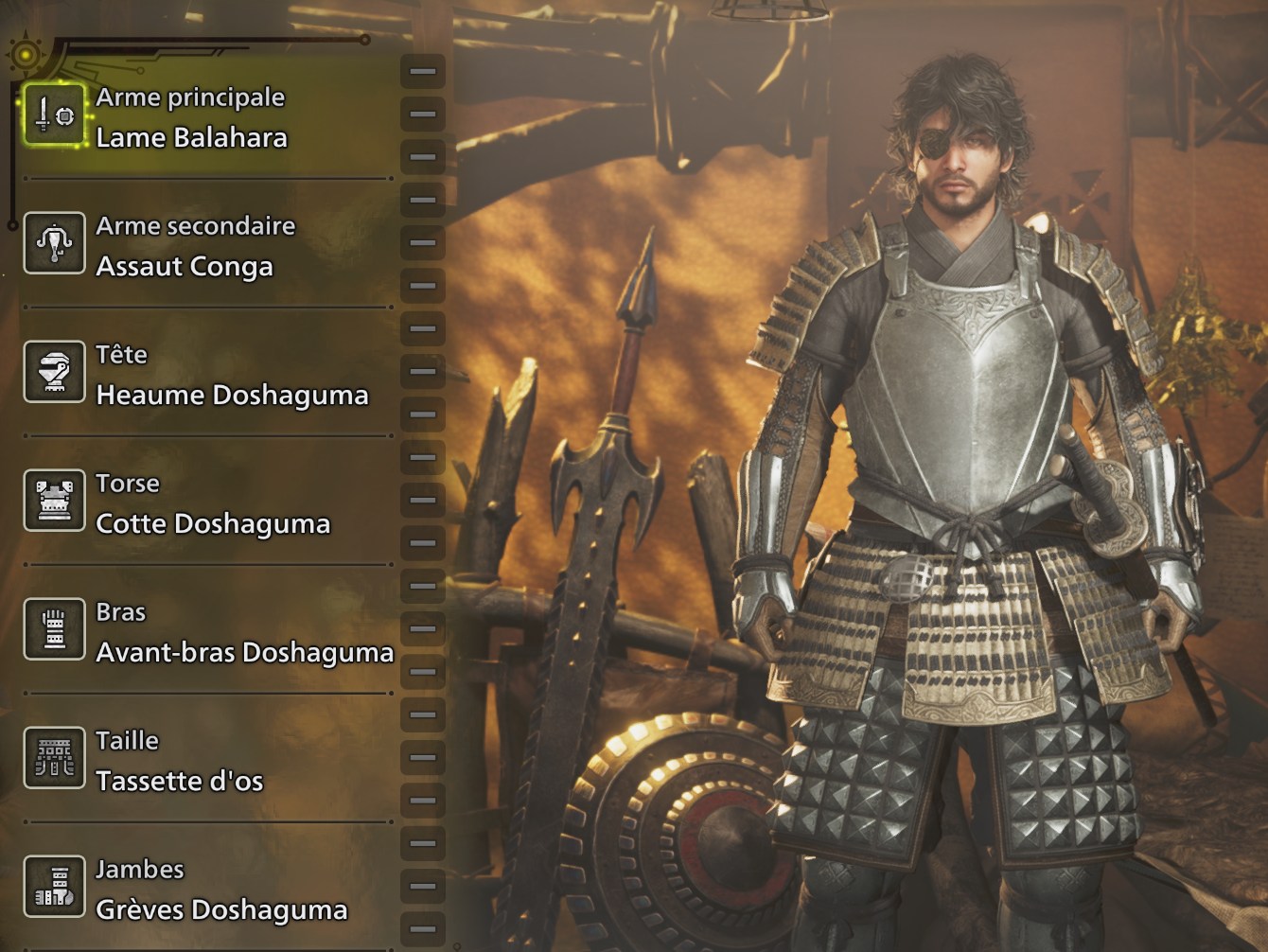The image size is (1268, 952).
Task: Click the Arme secondaire slinger icon
Action: [55, 244]
